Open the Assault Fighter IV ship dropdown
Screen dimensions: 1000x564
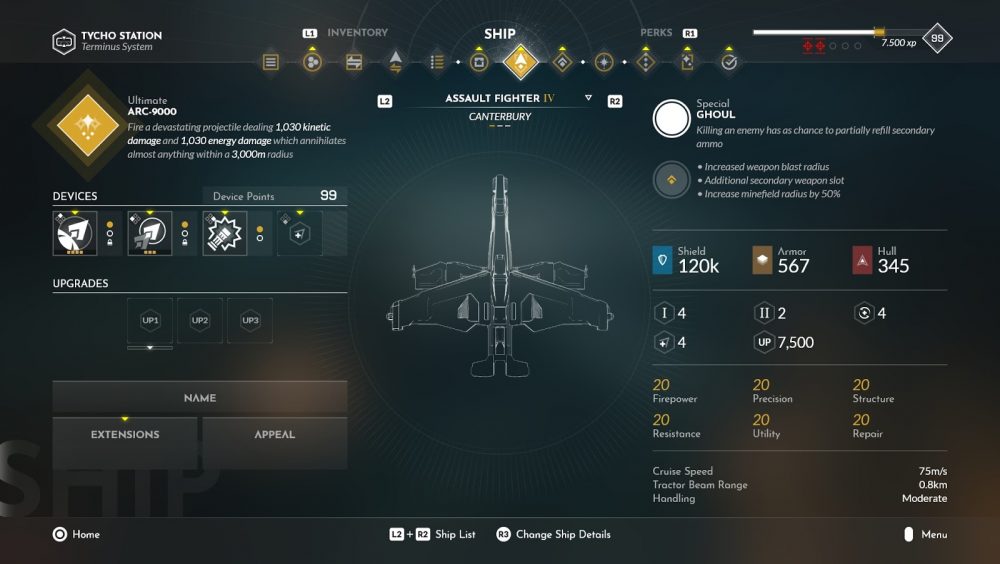click(x=588, y=99)
